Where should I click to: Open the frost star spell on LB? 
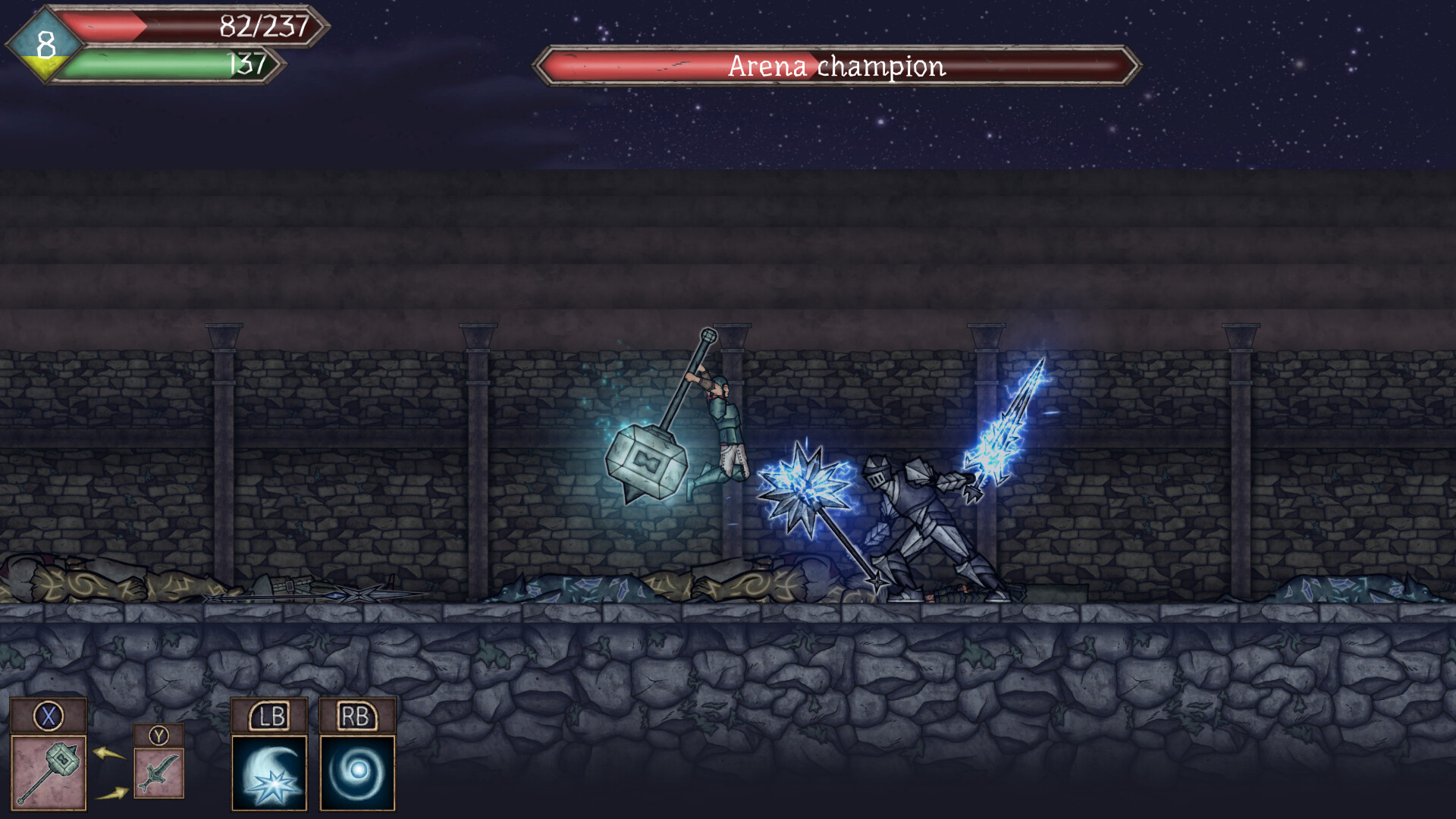point(269,772)
